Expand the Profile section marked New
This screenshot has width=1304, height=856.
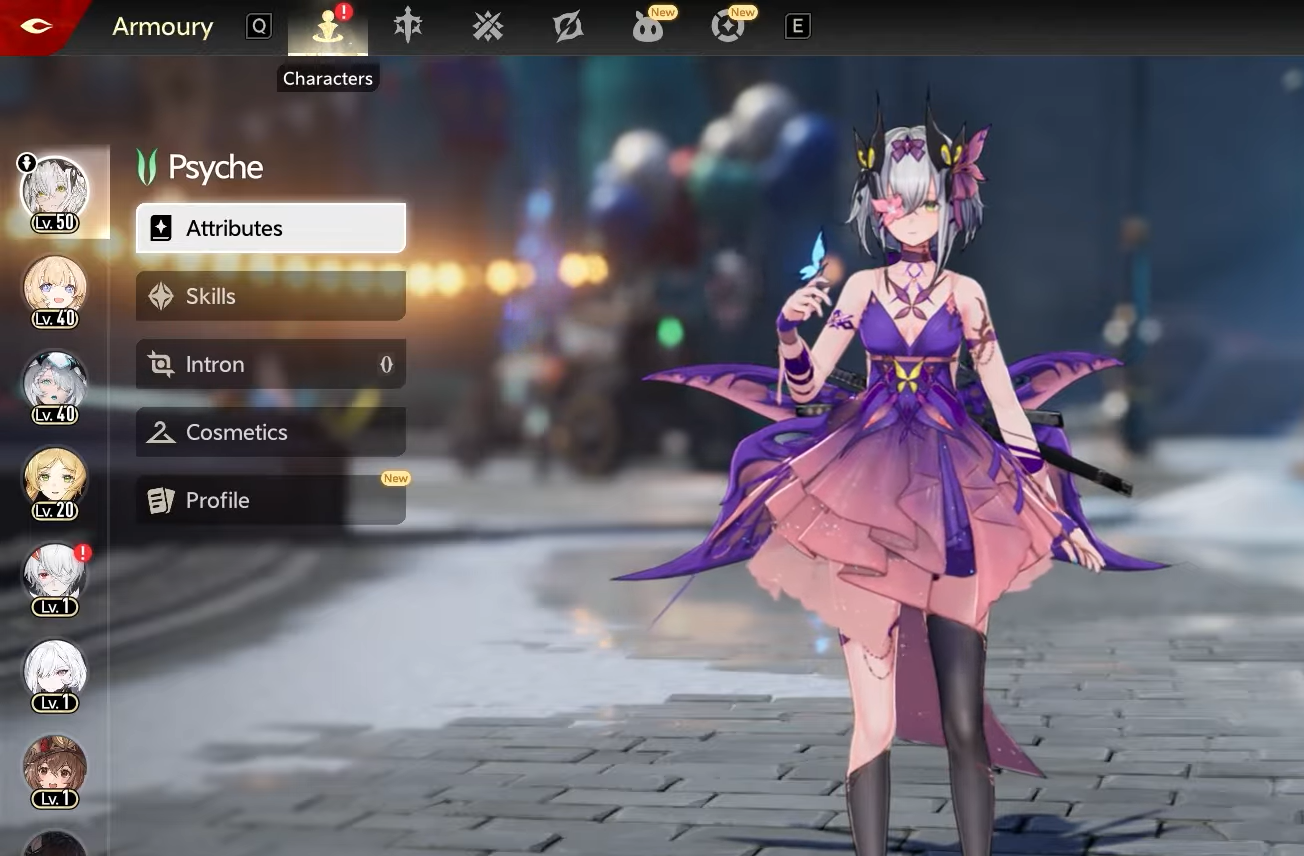[270, 500]
